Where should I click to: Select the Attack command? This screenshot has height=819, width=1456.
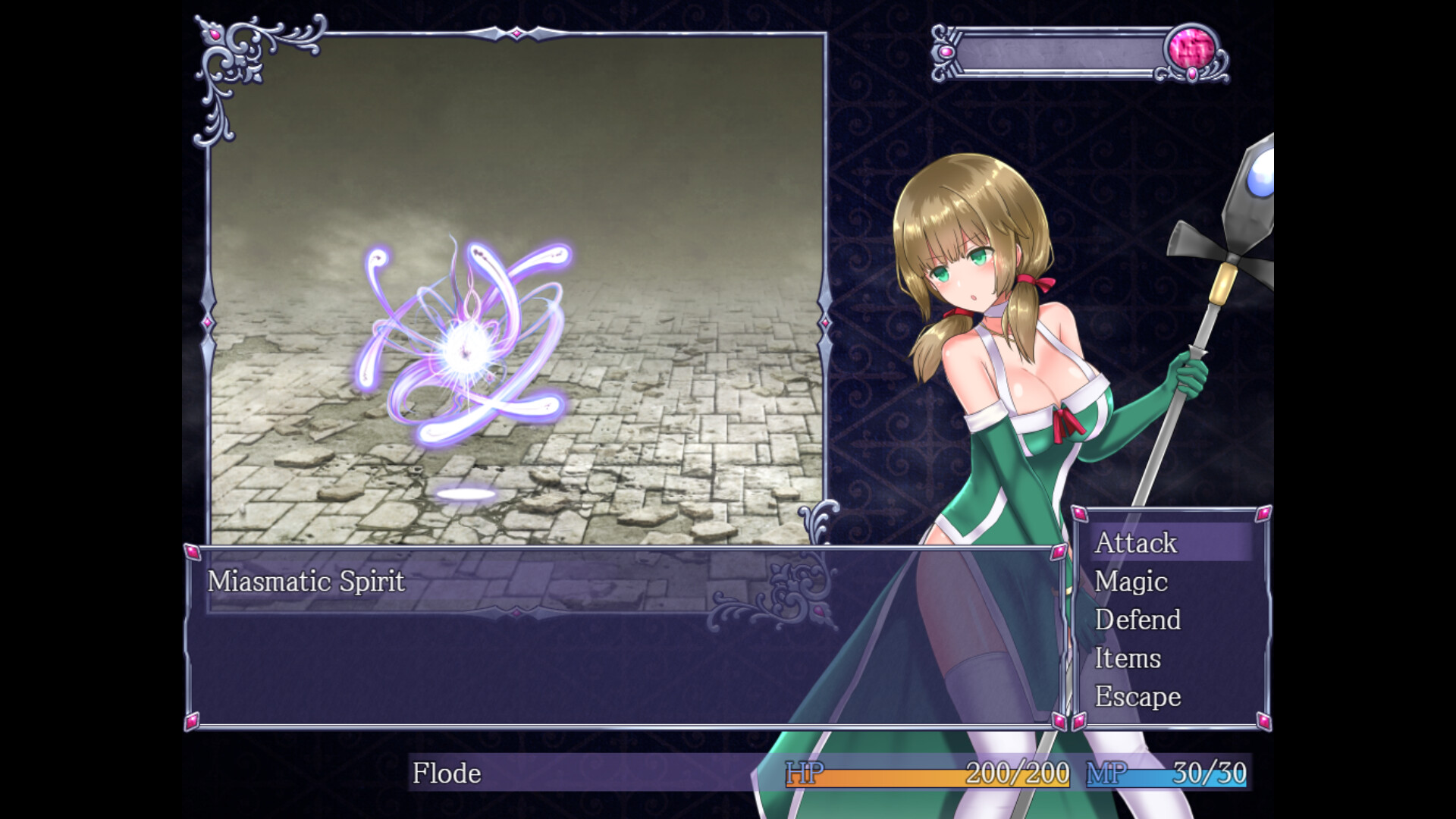[x=1136, y=544]
